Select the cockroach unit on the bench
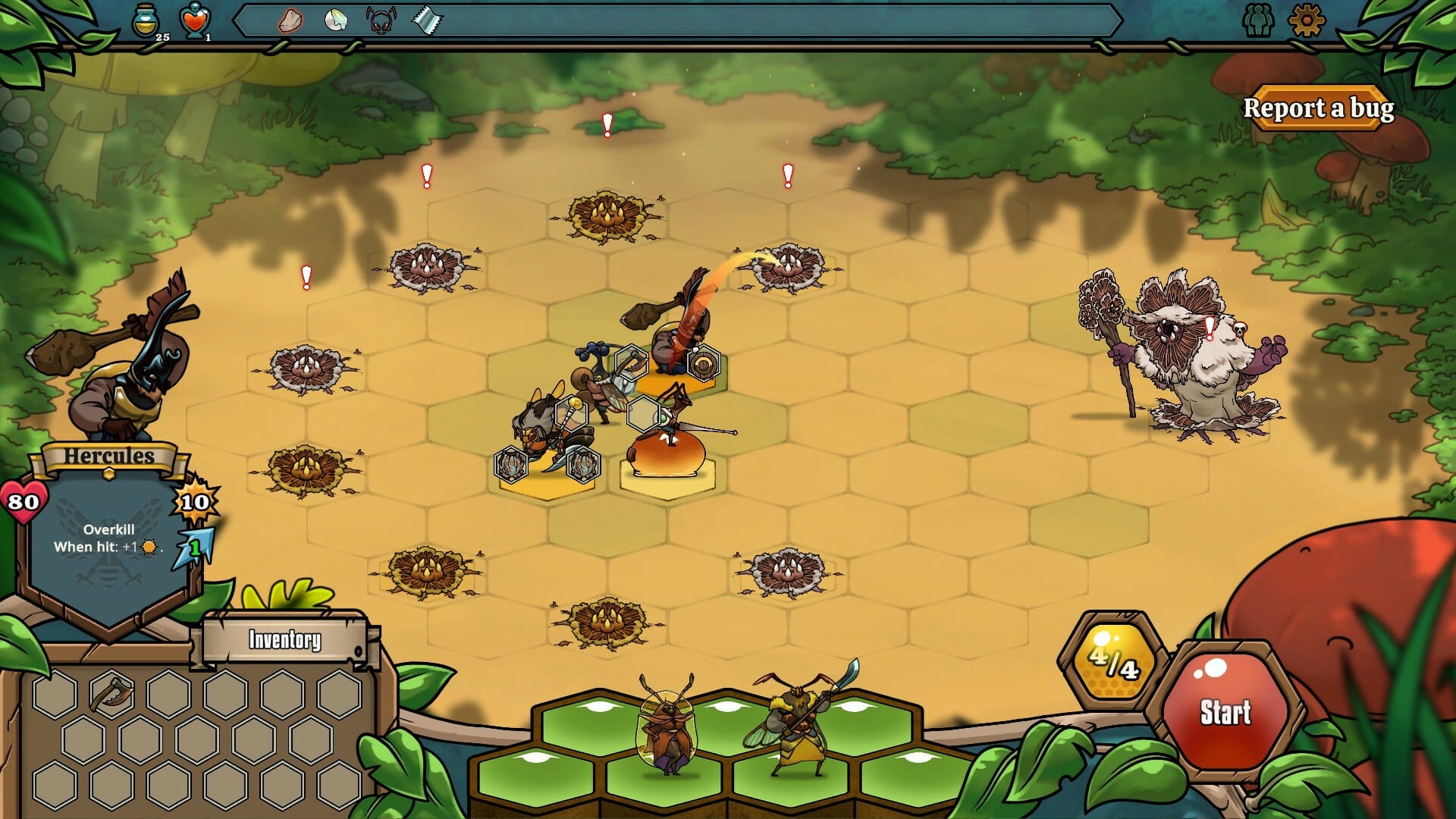 coord(667,728)
